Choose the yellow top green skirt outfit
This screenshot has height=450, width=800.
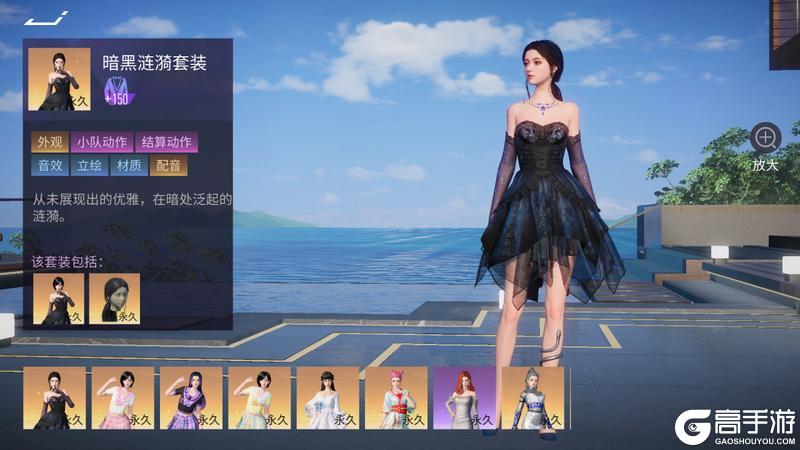click(259, 398)
